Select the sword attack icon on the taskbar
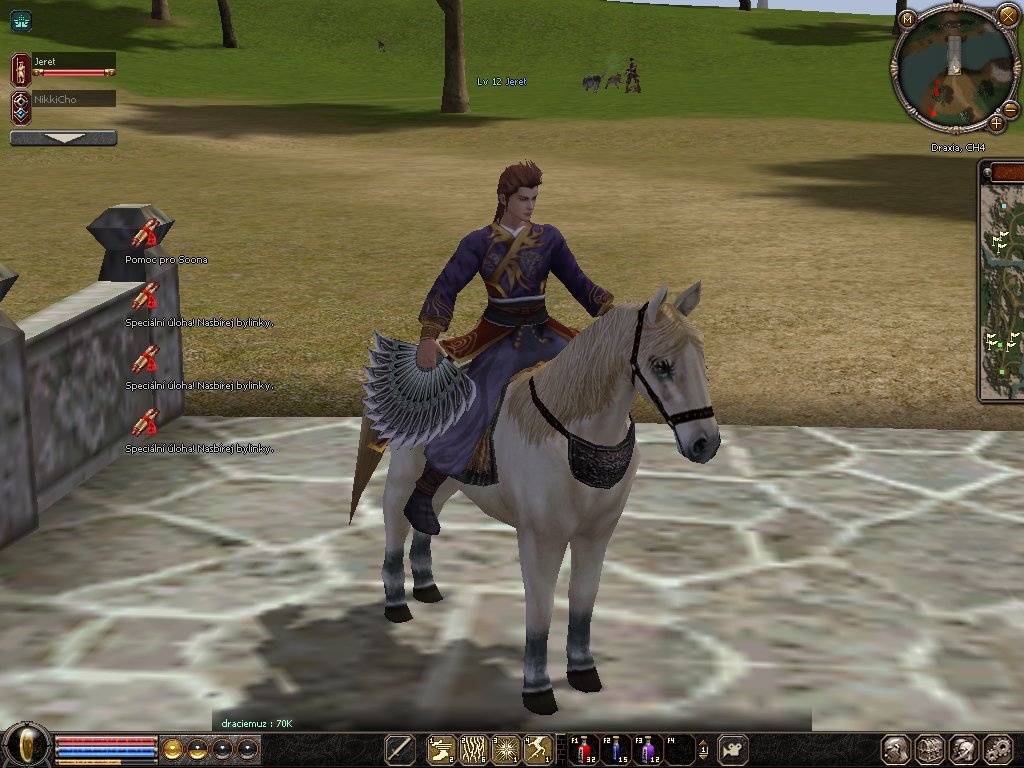Viewport: 1024px width, 768px height. point(400,749)
